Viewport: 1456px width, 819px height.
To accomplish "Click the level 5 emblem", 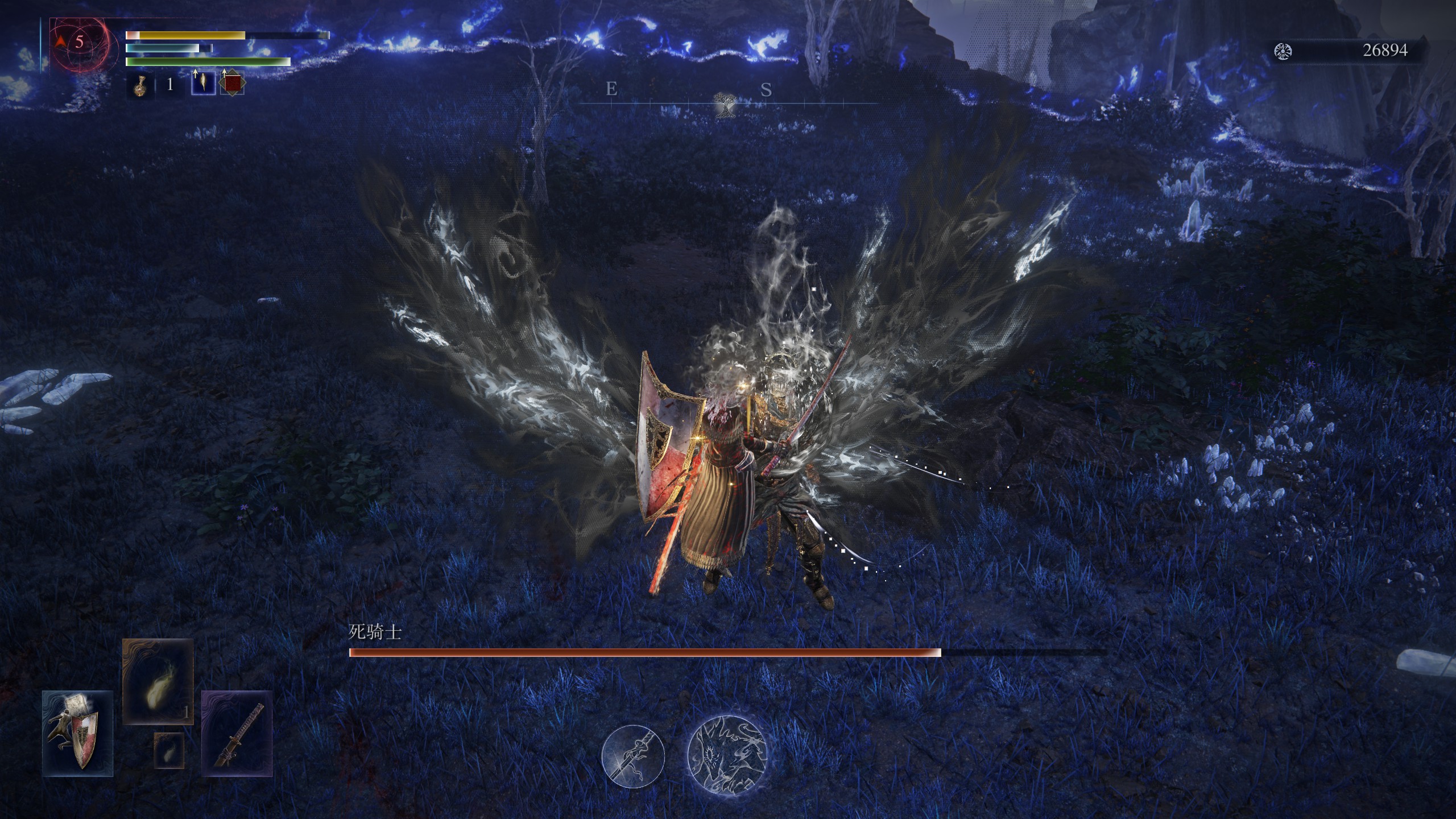I will (78, 42).
